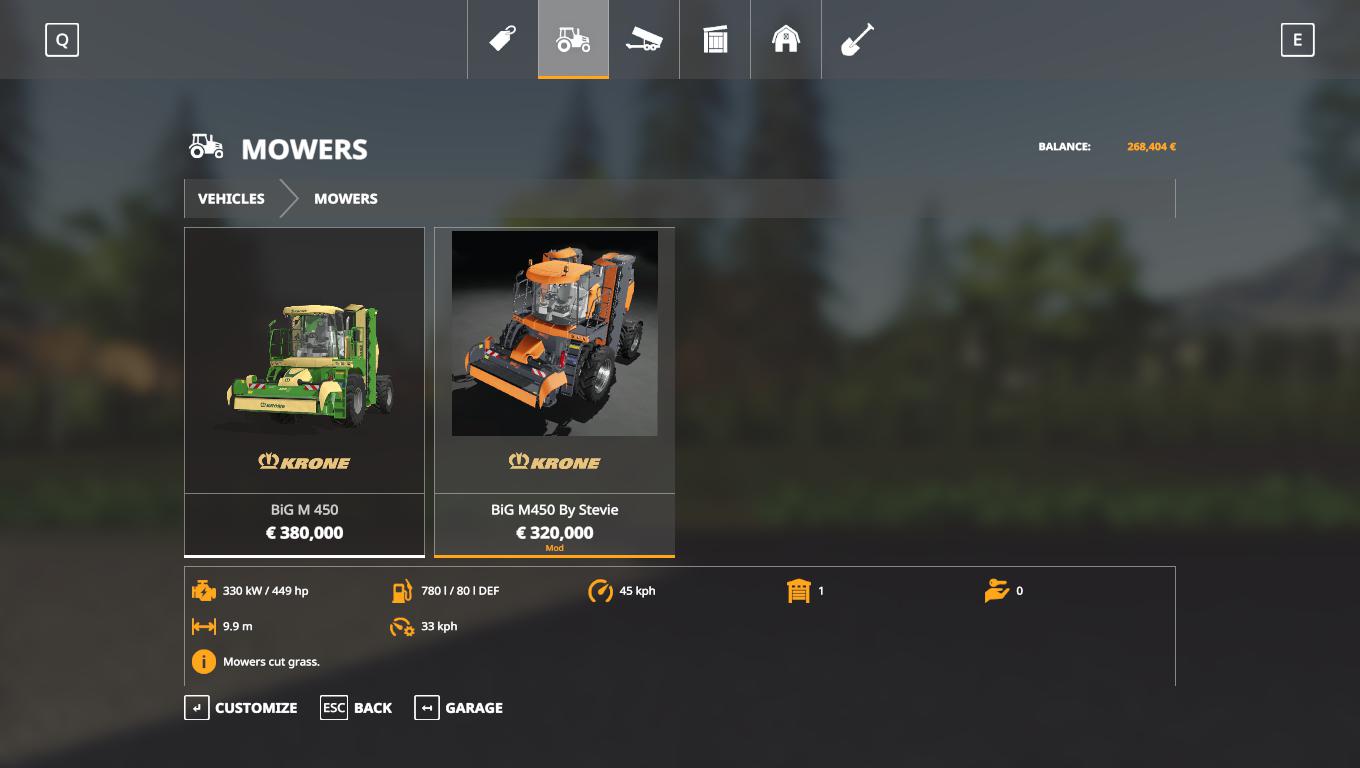Show the barn placeables tab
The height and width of the screenshot is (768, 1360).
tap(786, 40)
